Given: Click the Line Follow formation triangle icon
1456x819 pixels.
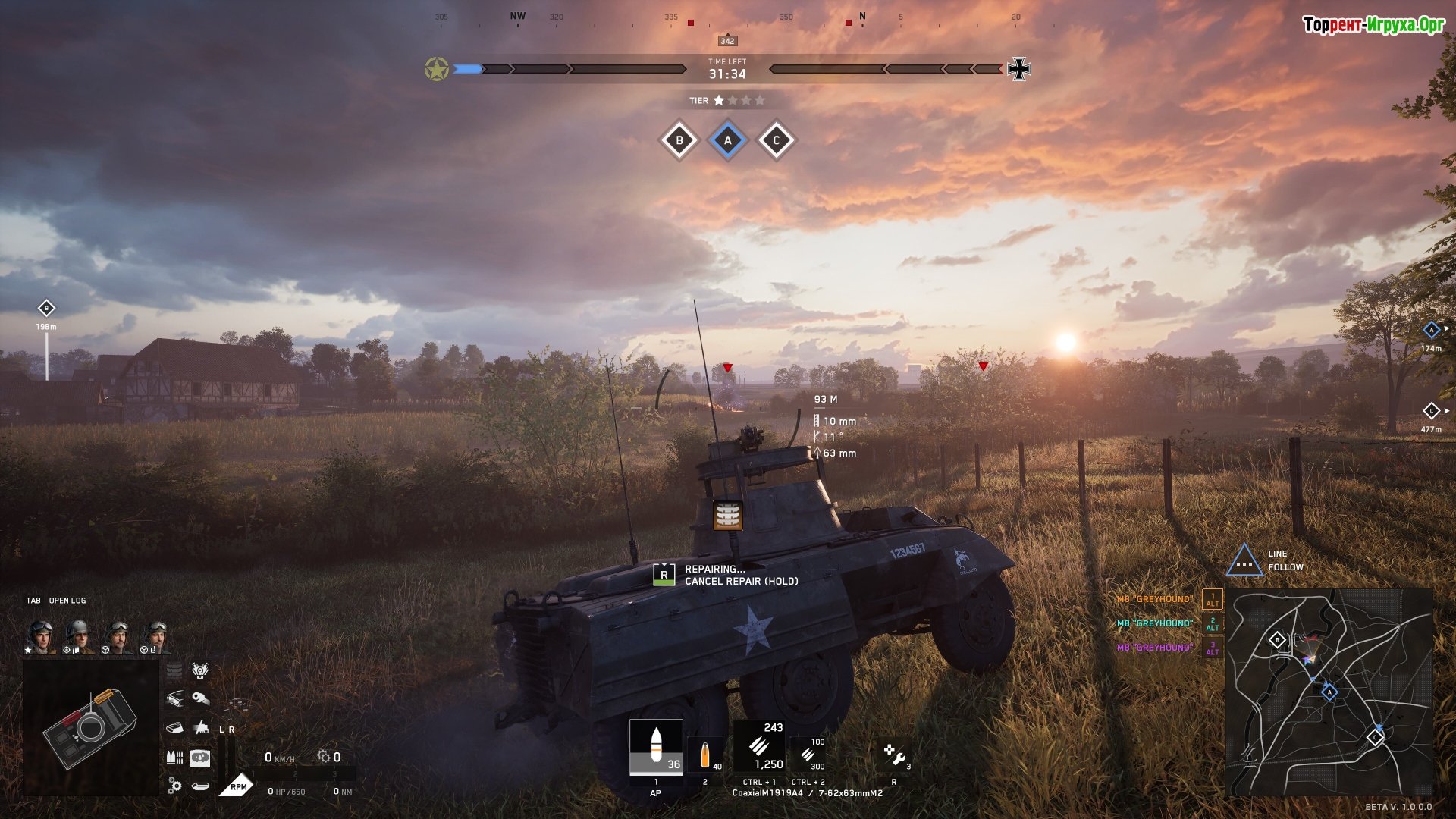Looking at the screenshot, I should (1244, 561).
